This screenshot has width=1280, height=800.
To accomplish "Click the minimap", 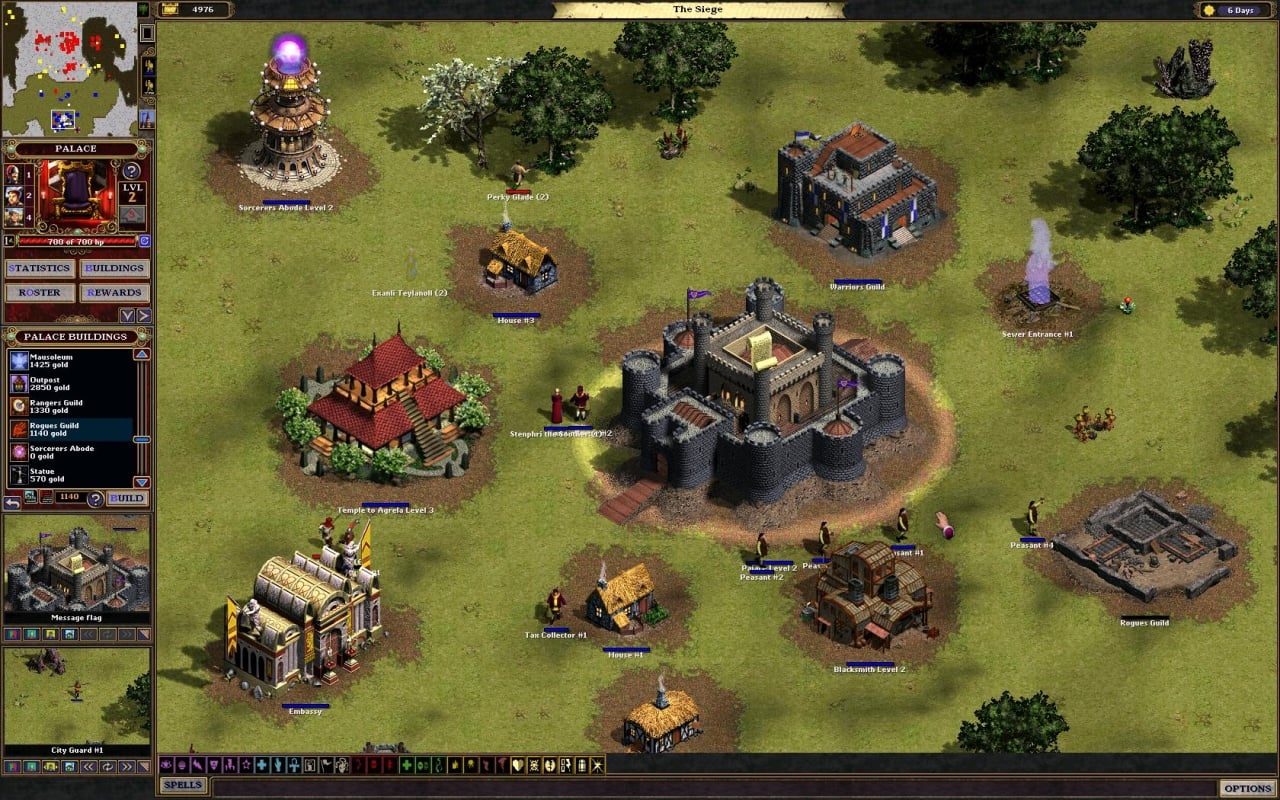I will 69,68.
